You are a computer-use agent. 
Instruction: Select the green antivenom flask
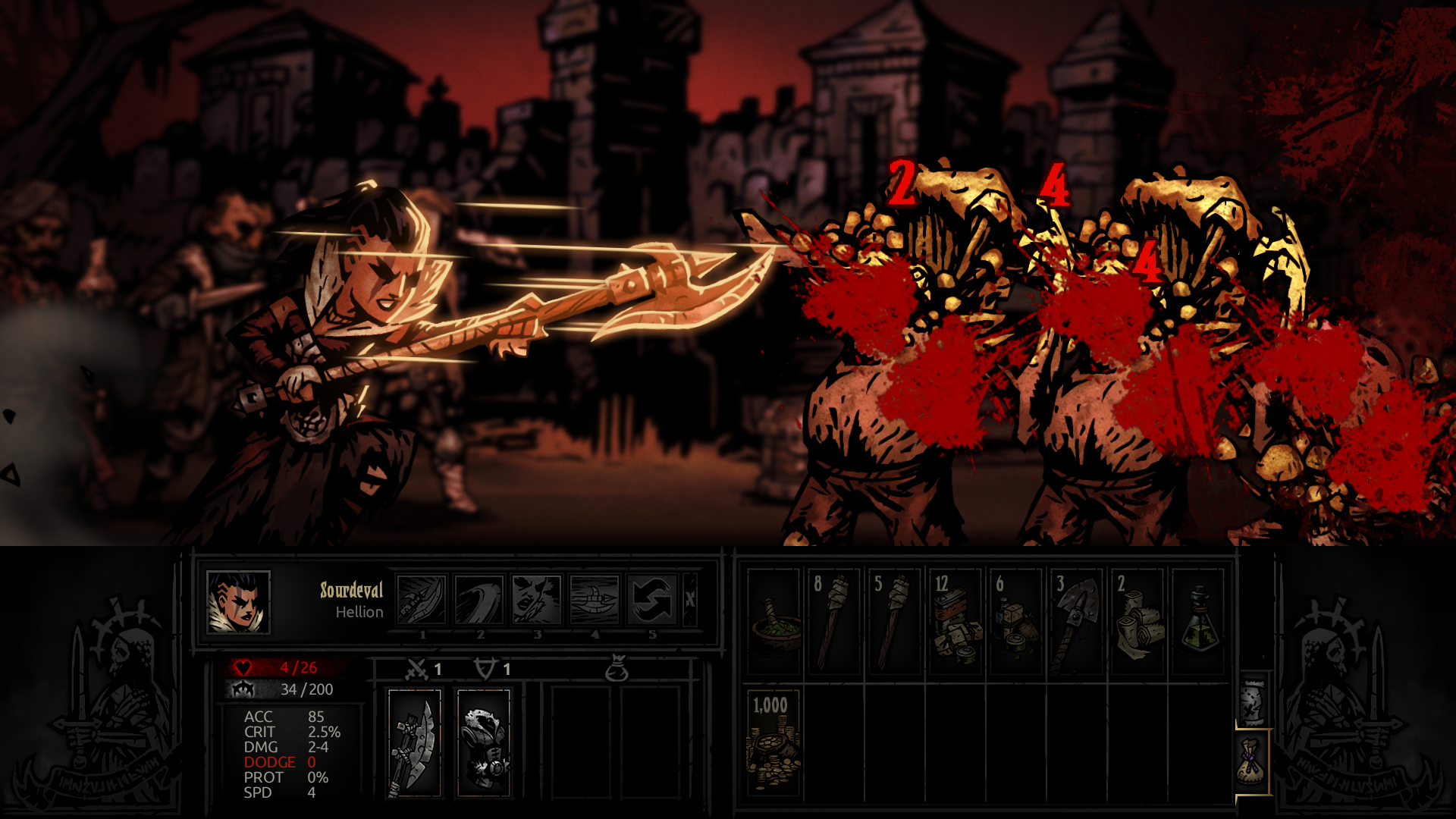[1198, 622]
